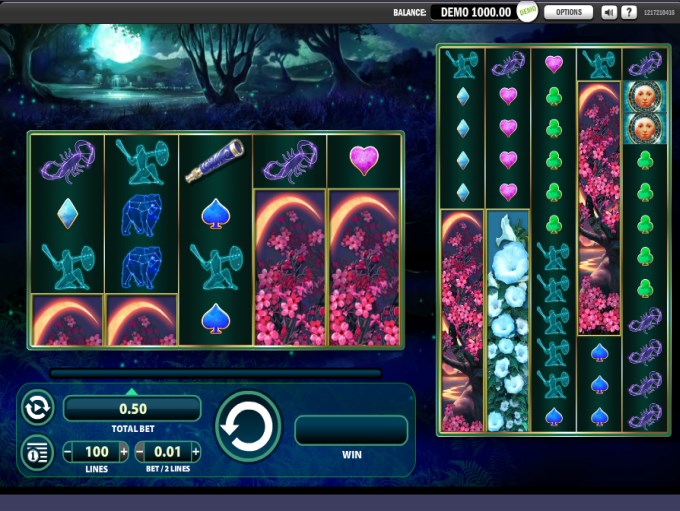Image resolution: width=680 pixels, height=511 pixels.
Task: Open help with the question mark button
Action: coord(629,12)
